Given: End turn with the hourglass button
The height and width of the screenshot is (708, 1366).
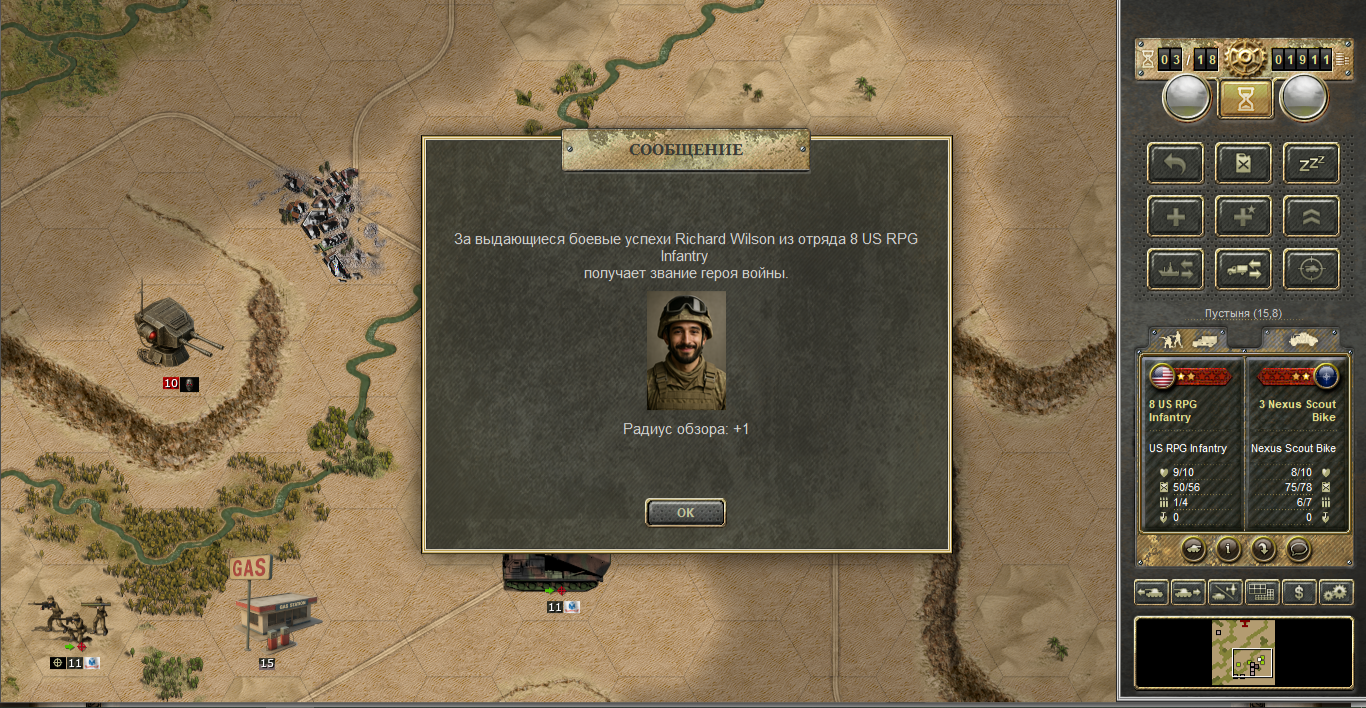Looking at the screenshot, I should pyautogui.click(x=1244, y=99).
